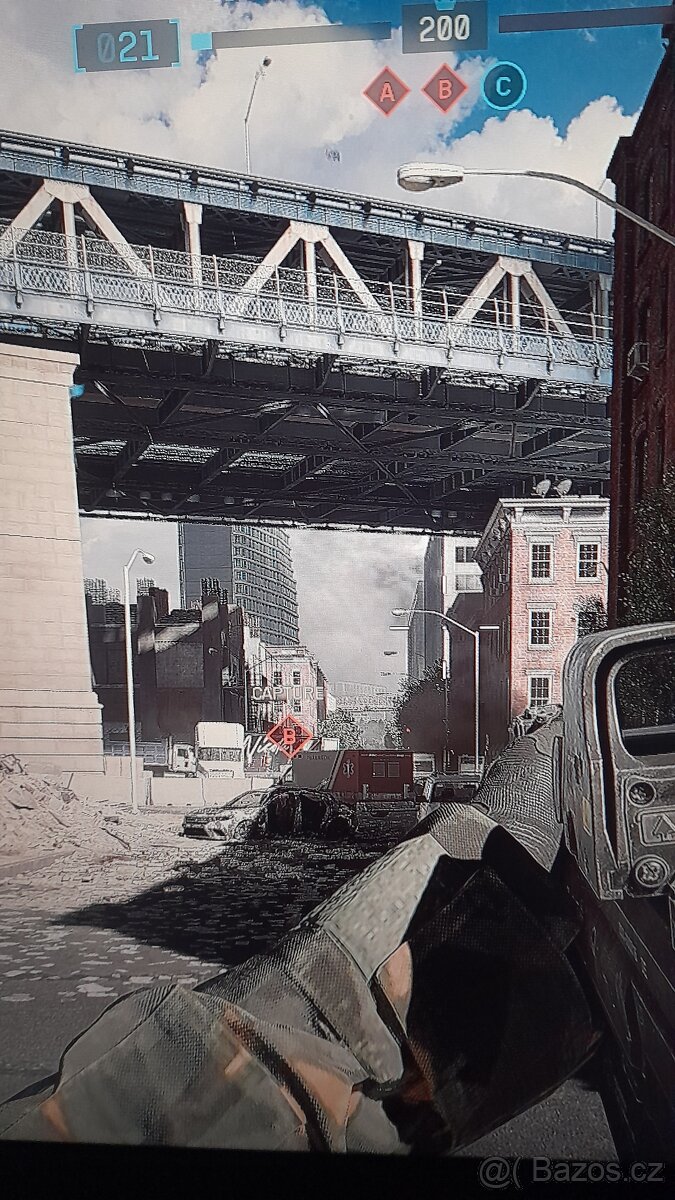Select the red A objective flag icon
The height and width of the screenshot is (1200, 675).
click(387, 92)
